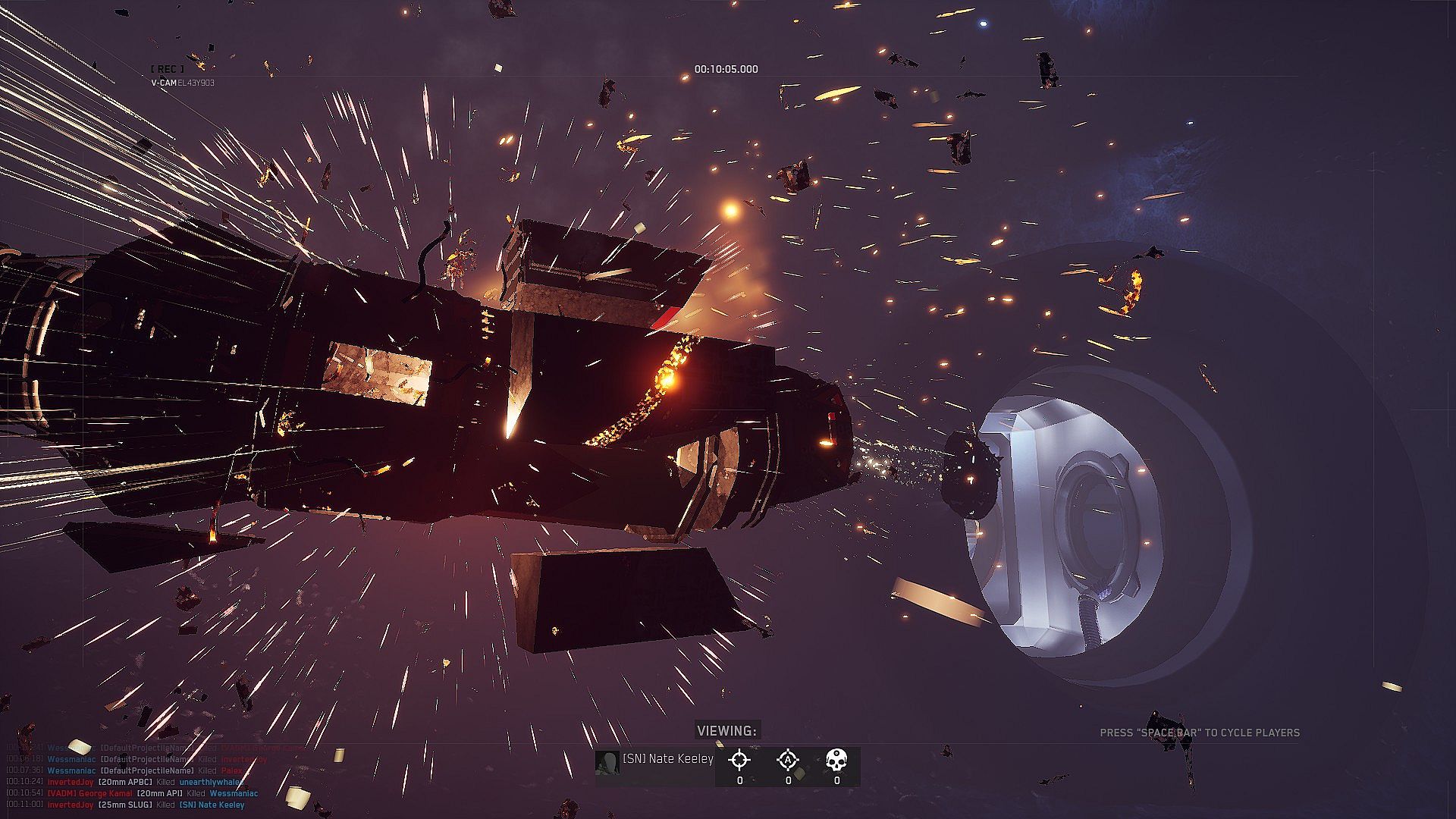Click the skull deaths icon
Viewport: 1456px width, 819px height.
click(836, 759)
